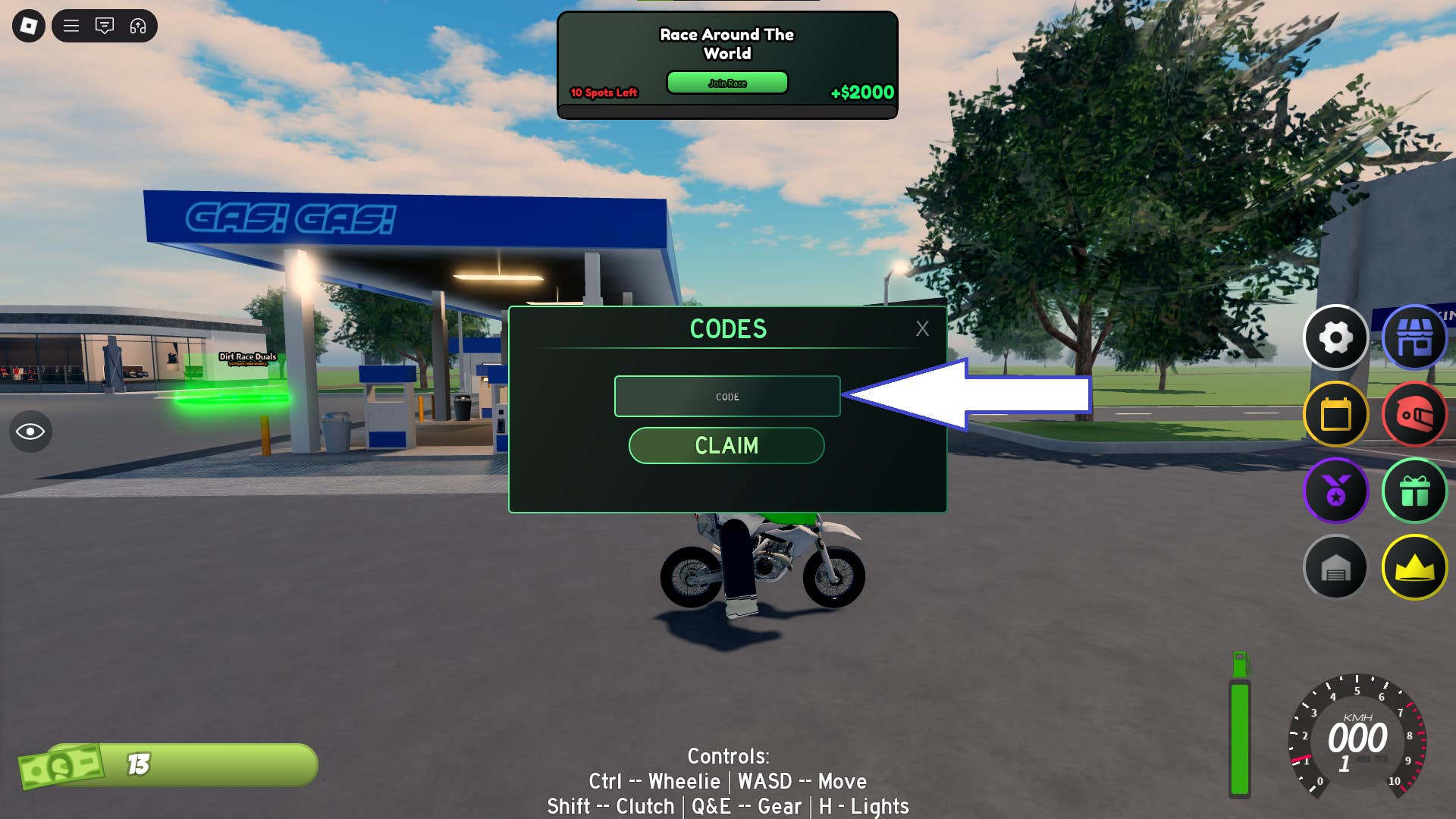Toggle UI visibility with the eye icon

point(31,431)
